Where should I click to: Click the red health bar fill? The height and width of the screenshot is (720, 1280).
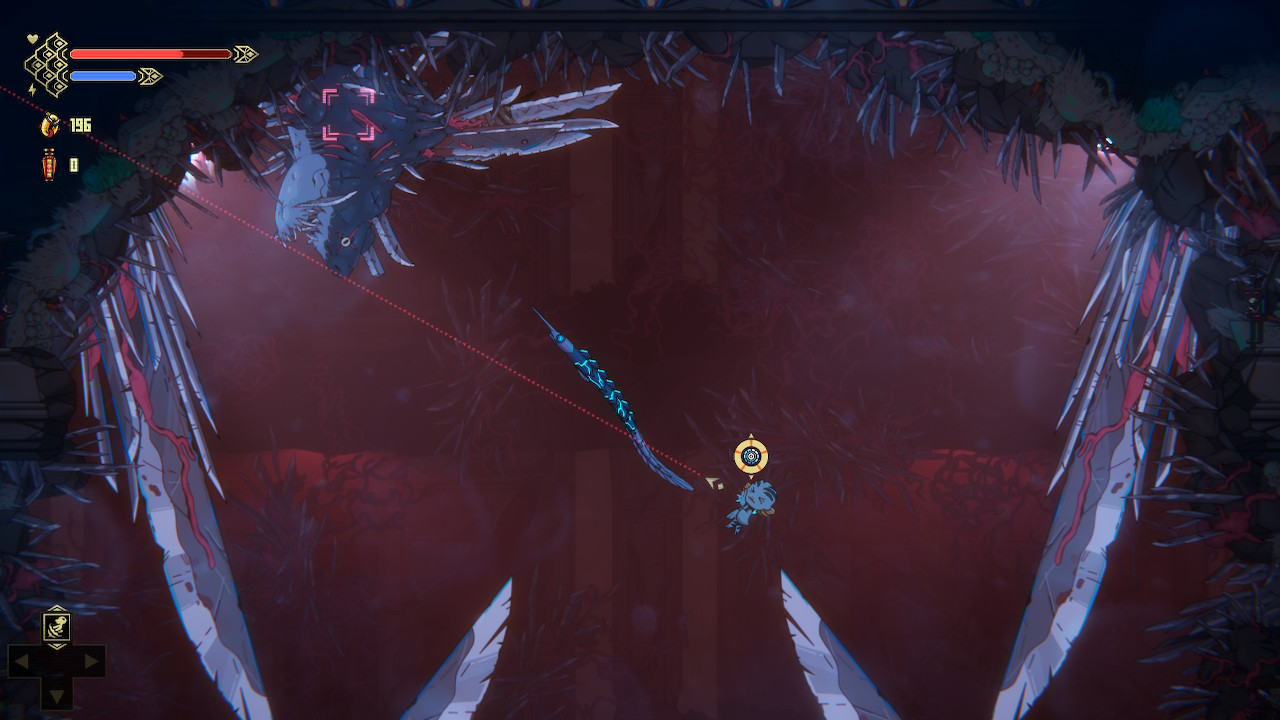point(125,53)
